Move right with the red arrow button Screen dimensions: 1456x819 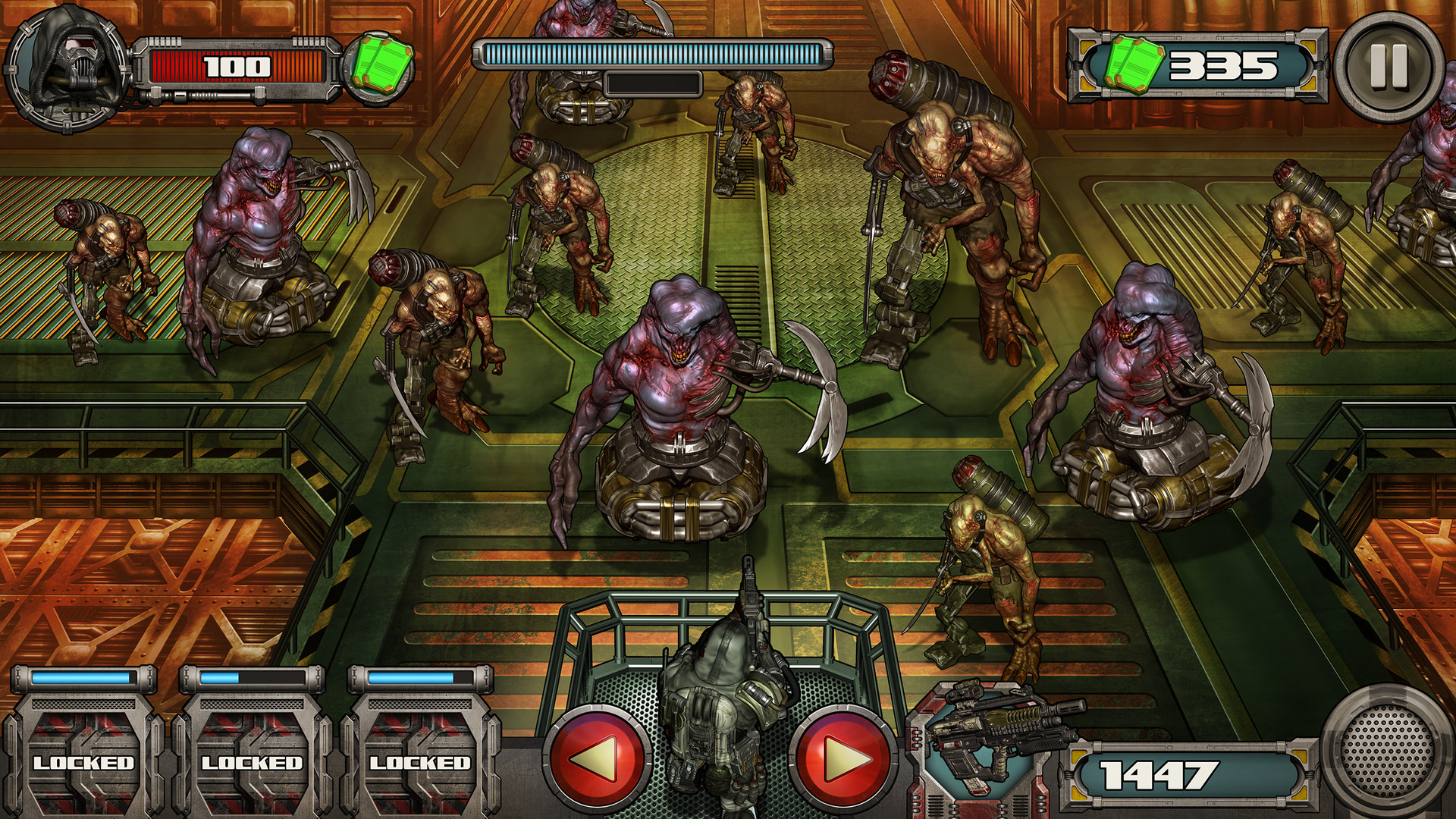coord(843,757)
